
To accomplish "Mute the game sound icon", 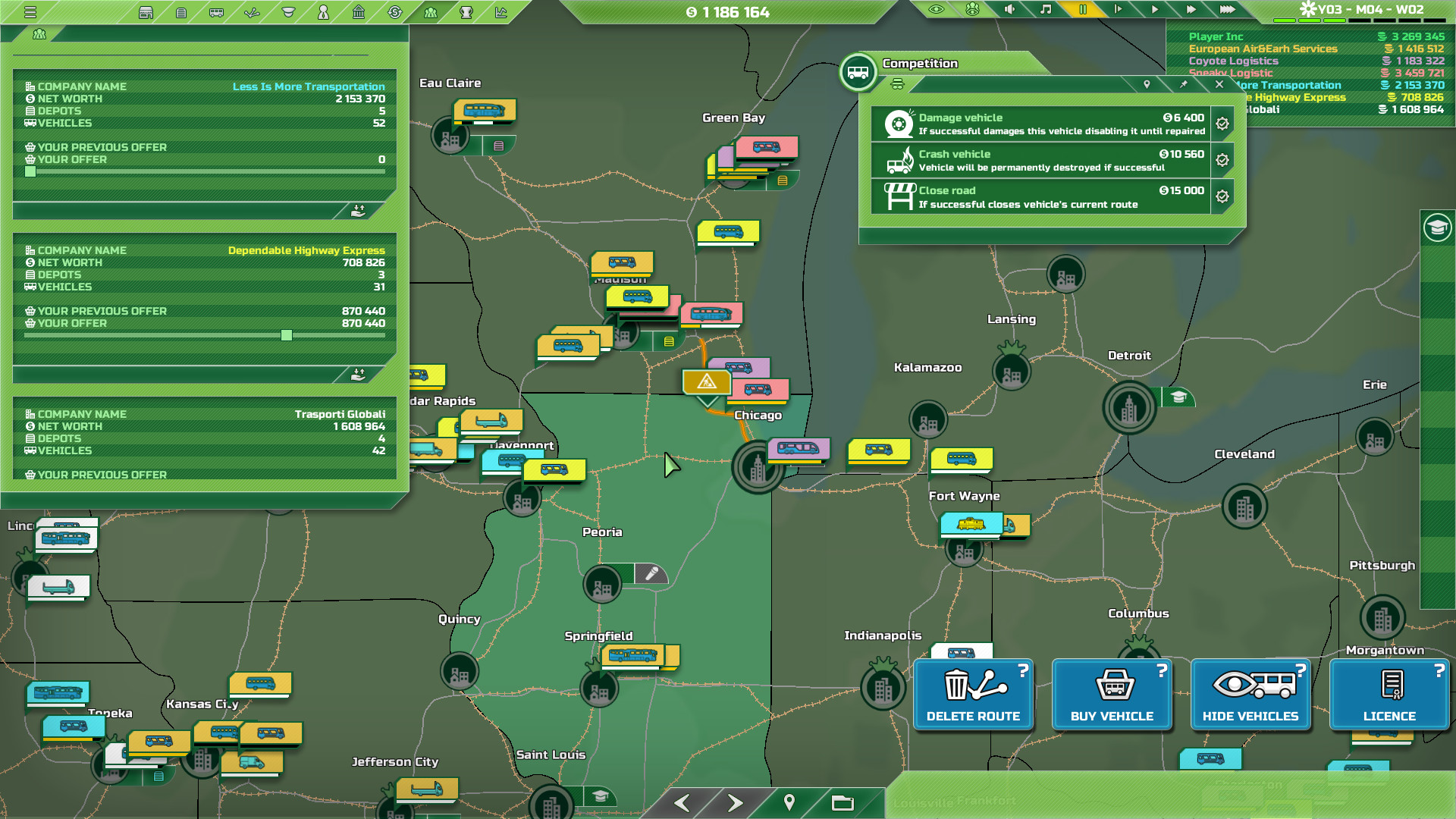I will 1009,11.
